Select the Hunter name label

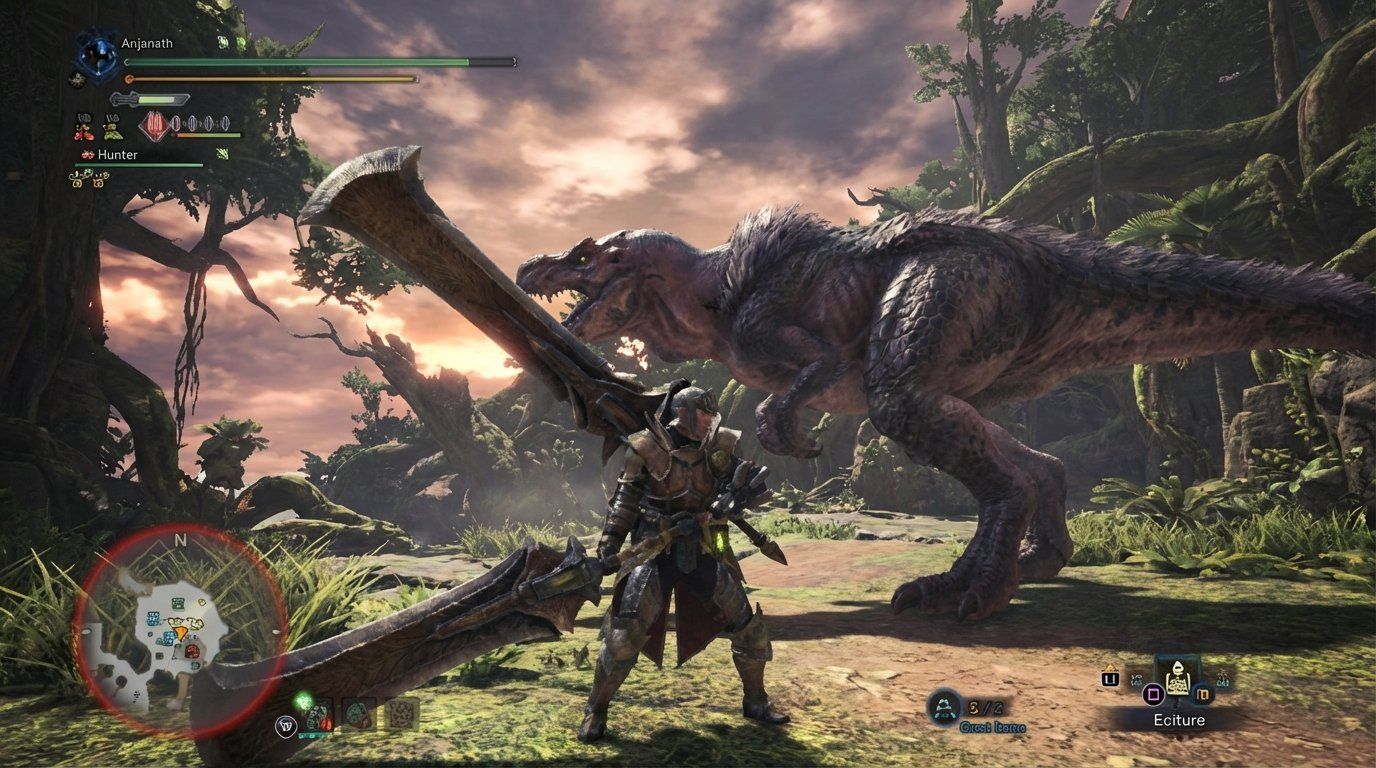117,154
